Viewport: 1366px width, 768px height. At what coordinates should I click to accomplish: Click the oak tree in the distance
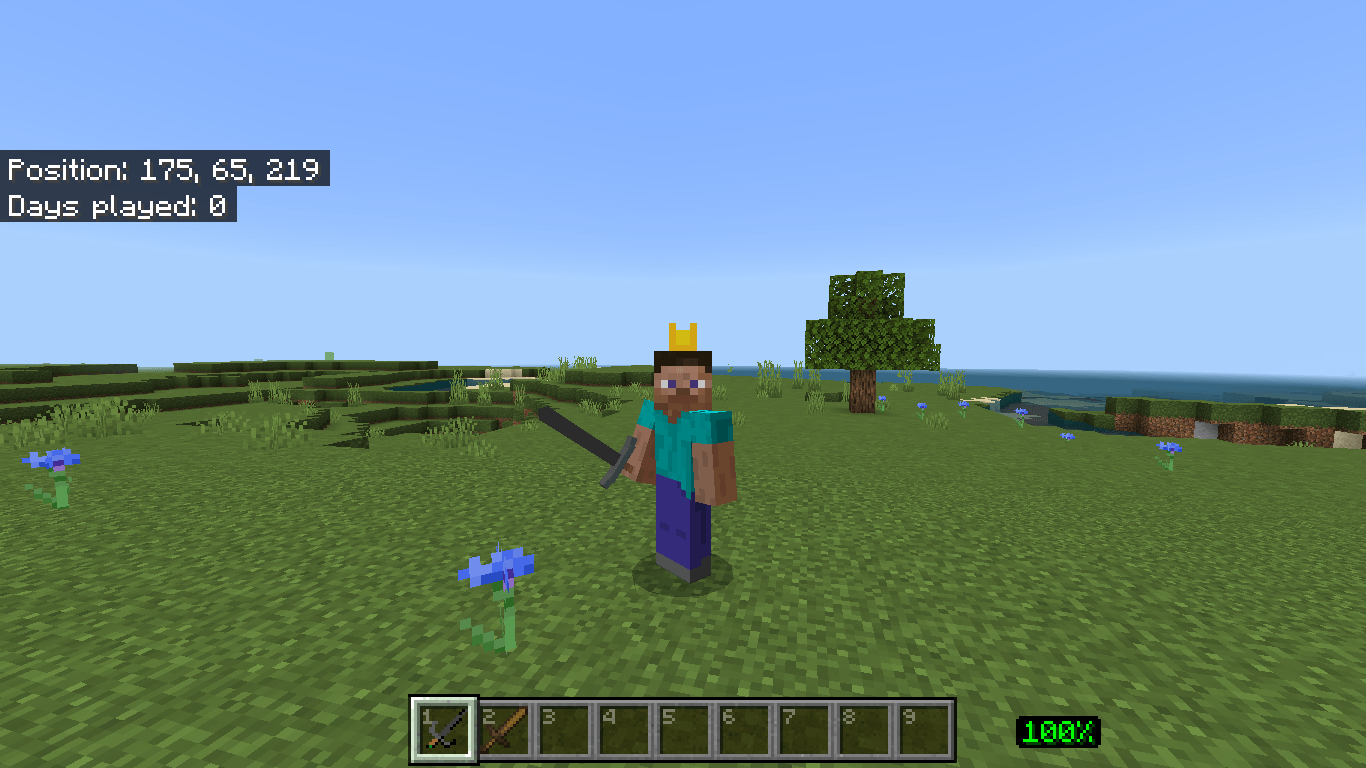[872, 330]
